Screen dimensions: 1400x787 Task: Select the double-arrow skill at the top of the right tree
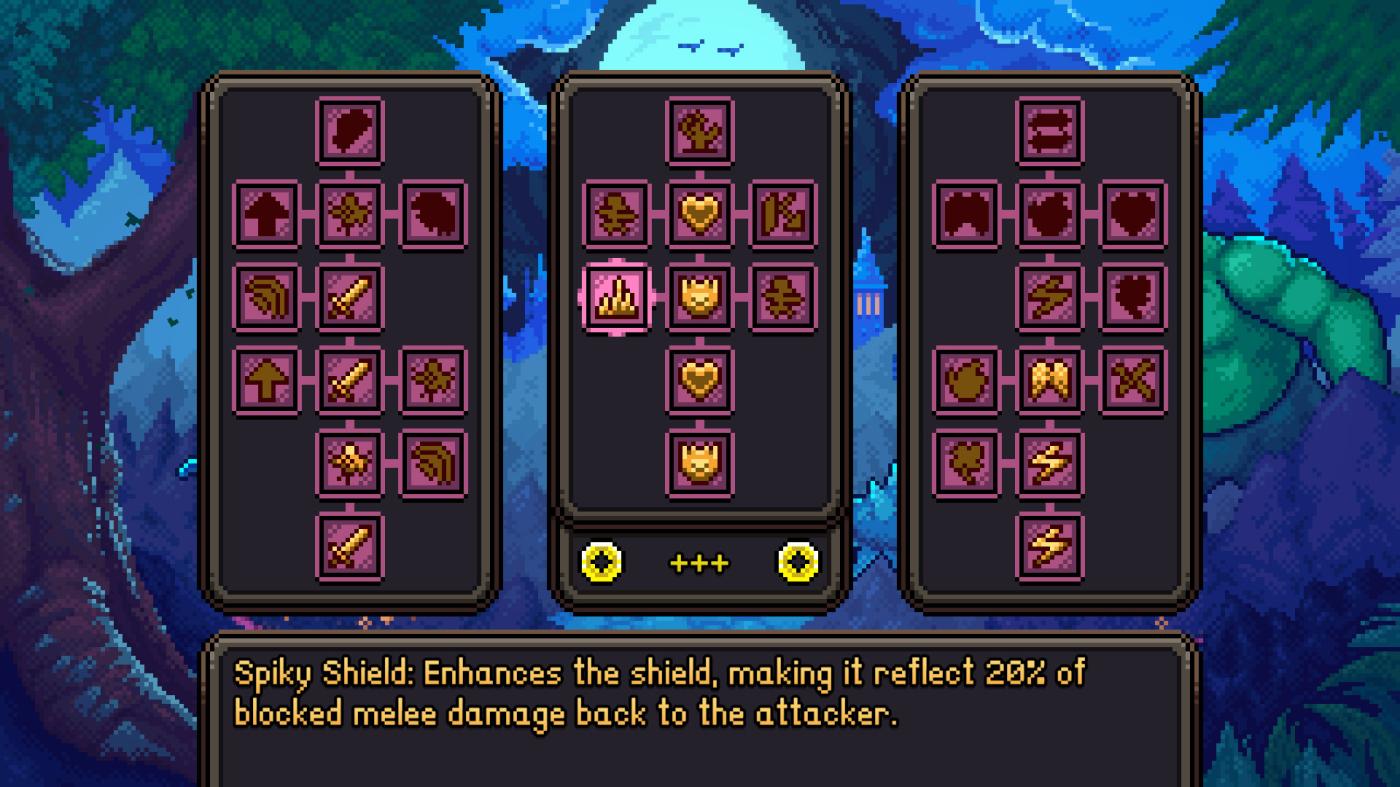click(1049, 130)
